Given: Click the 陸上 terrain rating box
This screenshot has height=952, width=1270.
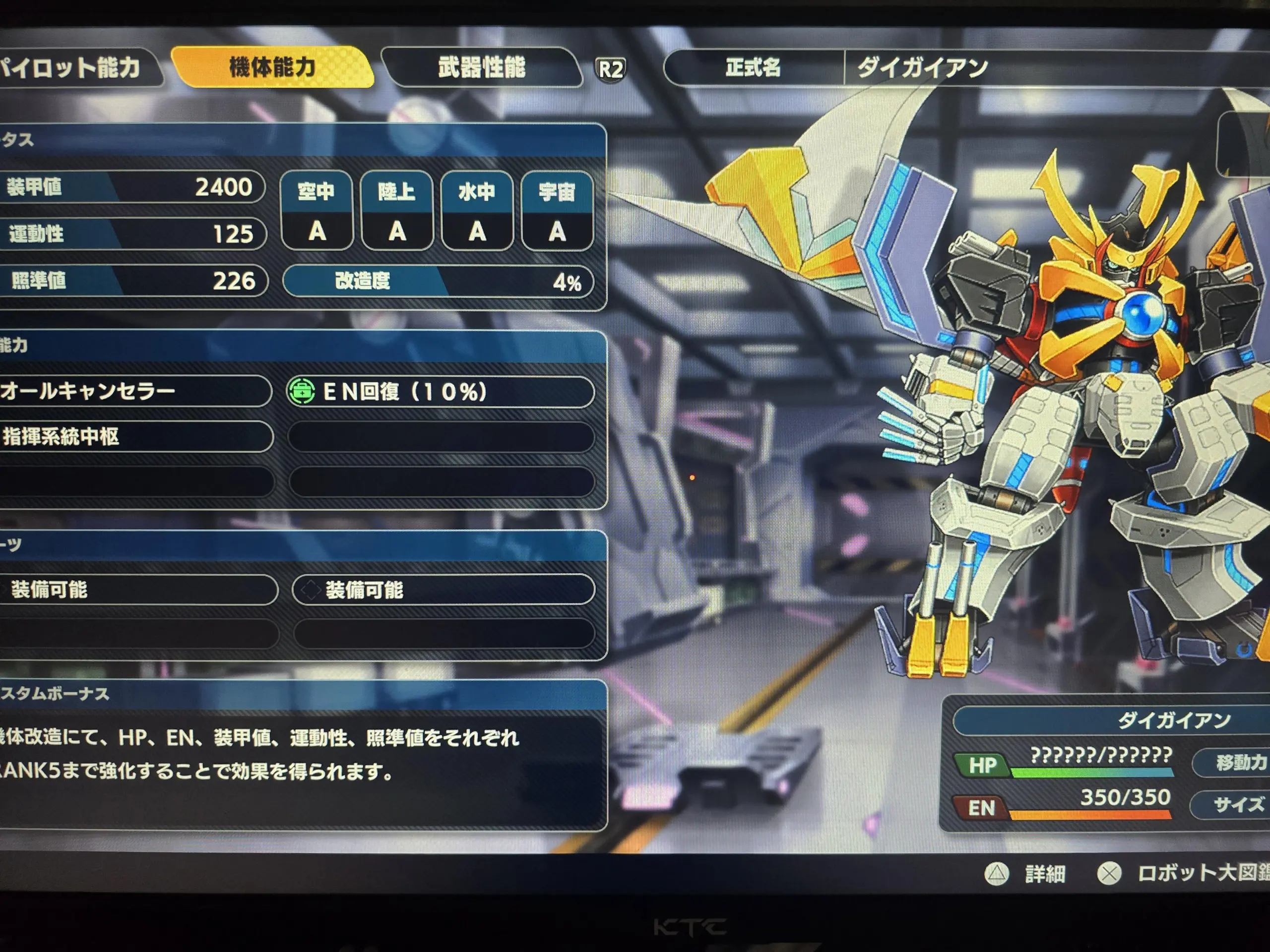Looking at the screenshot, I should [397, 211].
